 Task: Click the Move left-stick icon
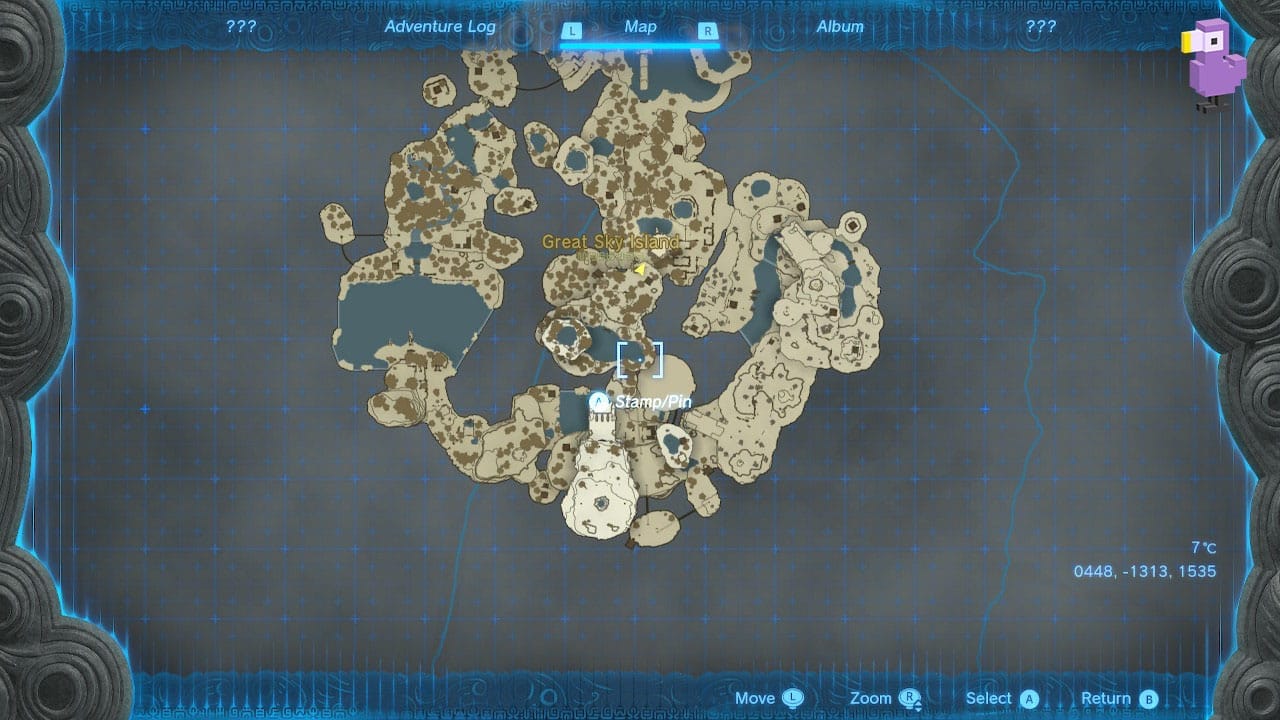(x=795, y=697)
